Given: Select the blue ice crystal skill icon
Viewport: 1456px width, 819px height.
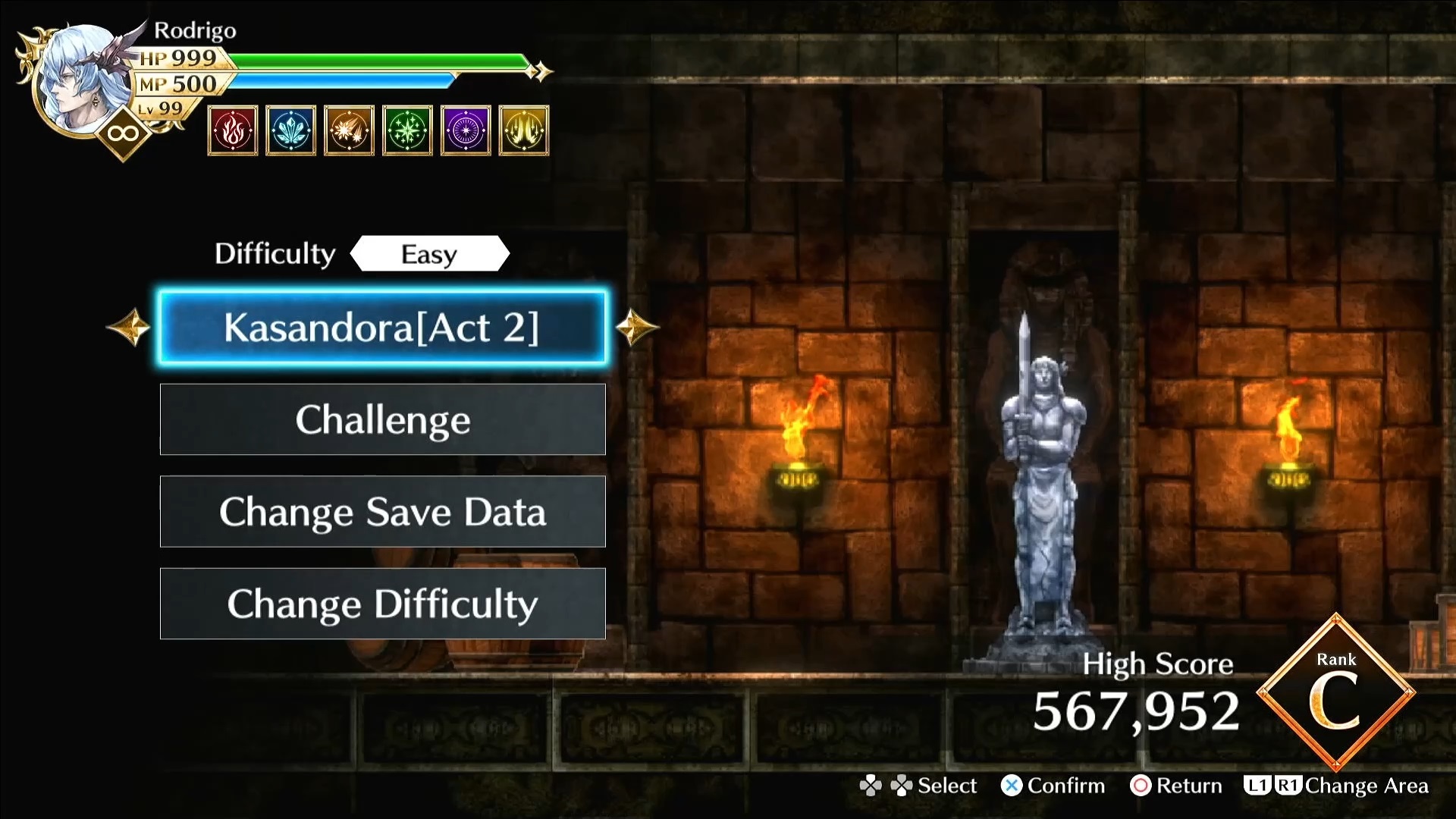Looking at the screenshot, I should 291,130.
